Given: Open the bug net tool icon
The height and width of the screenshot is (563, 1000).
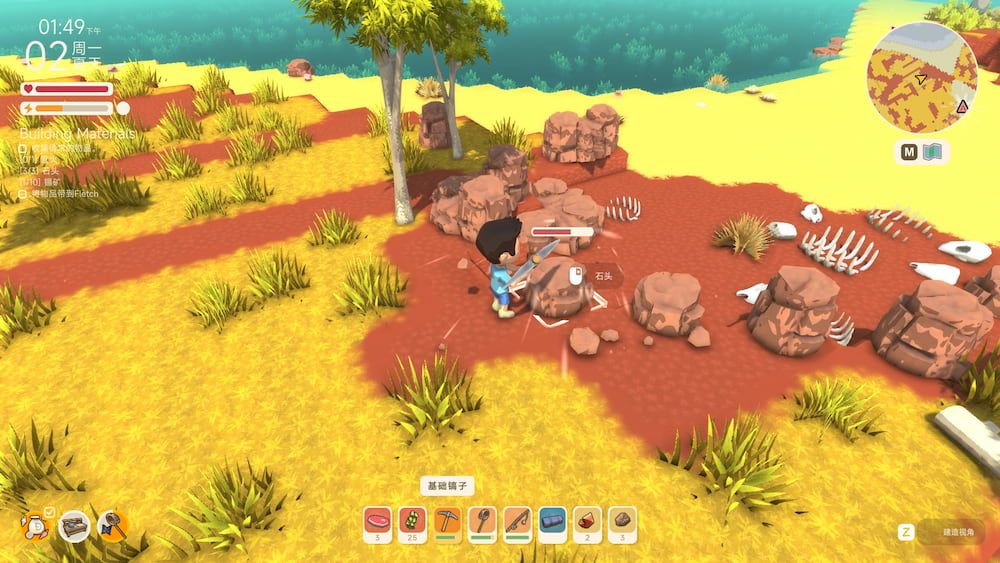Looking at the screenshot, I should 112,525.
